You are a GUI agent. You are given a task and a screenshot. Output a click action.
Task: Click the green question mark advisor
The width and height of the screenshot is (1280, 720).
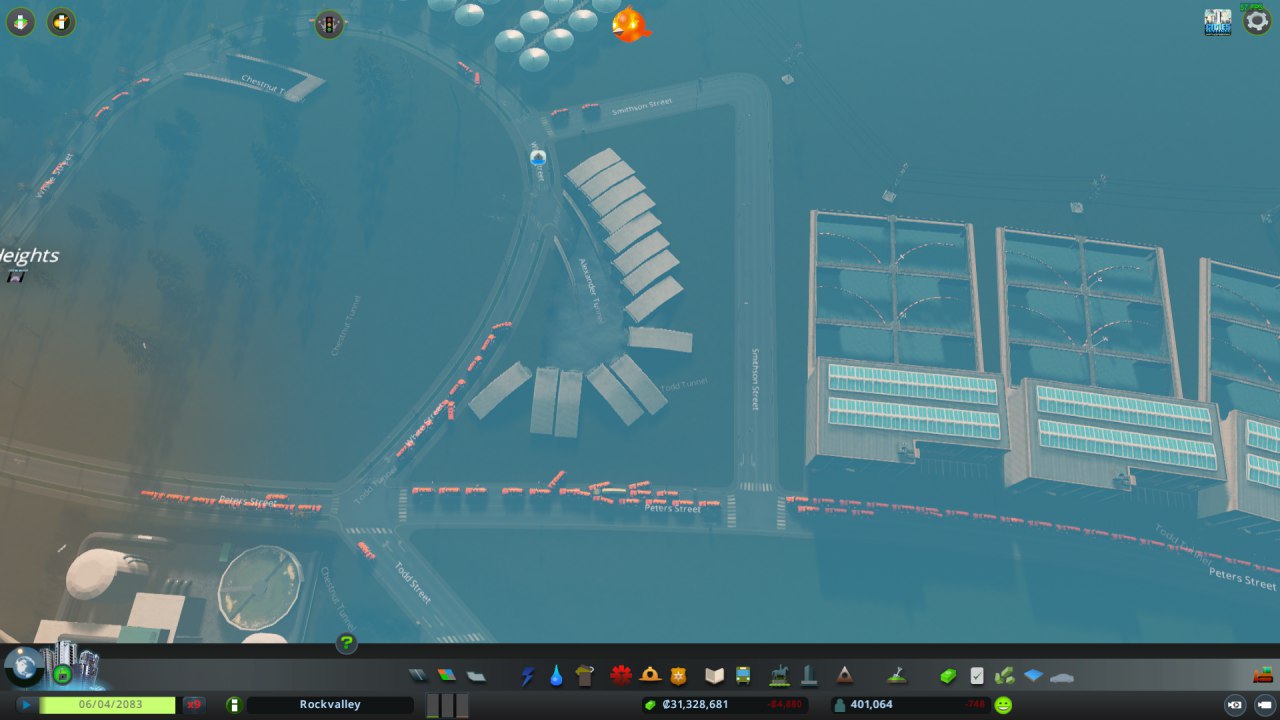click(346, 643)
